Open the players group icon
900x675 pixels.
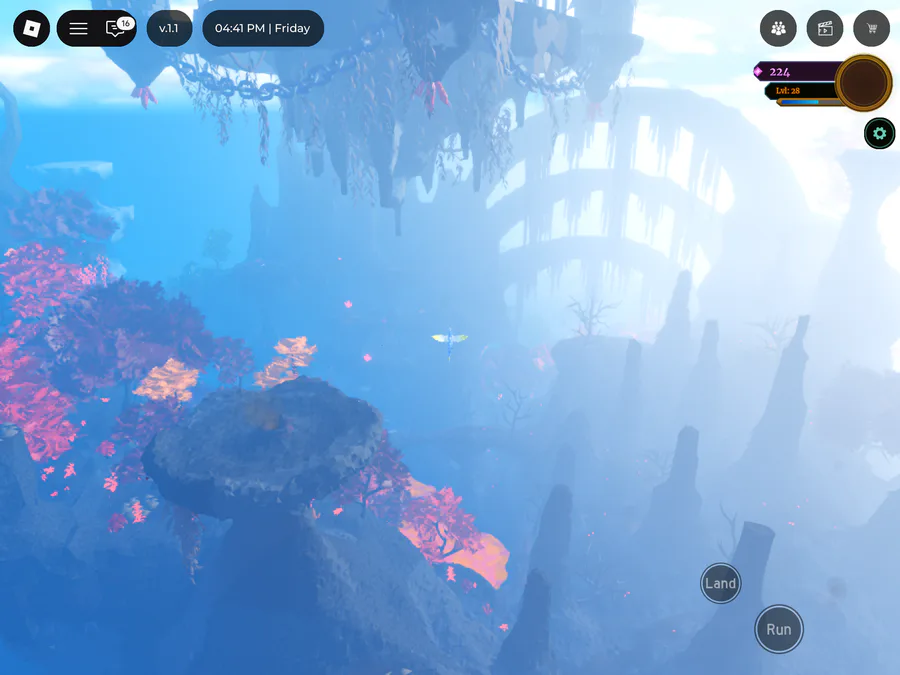778,28
